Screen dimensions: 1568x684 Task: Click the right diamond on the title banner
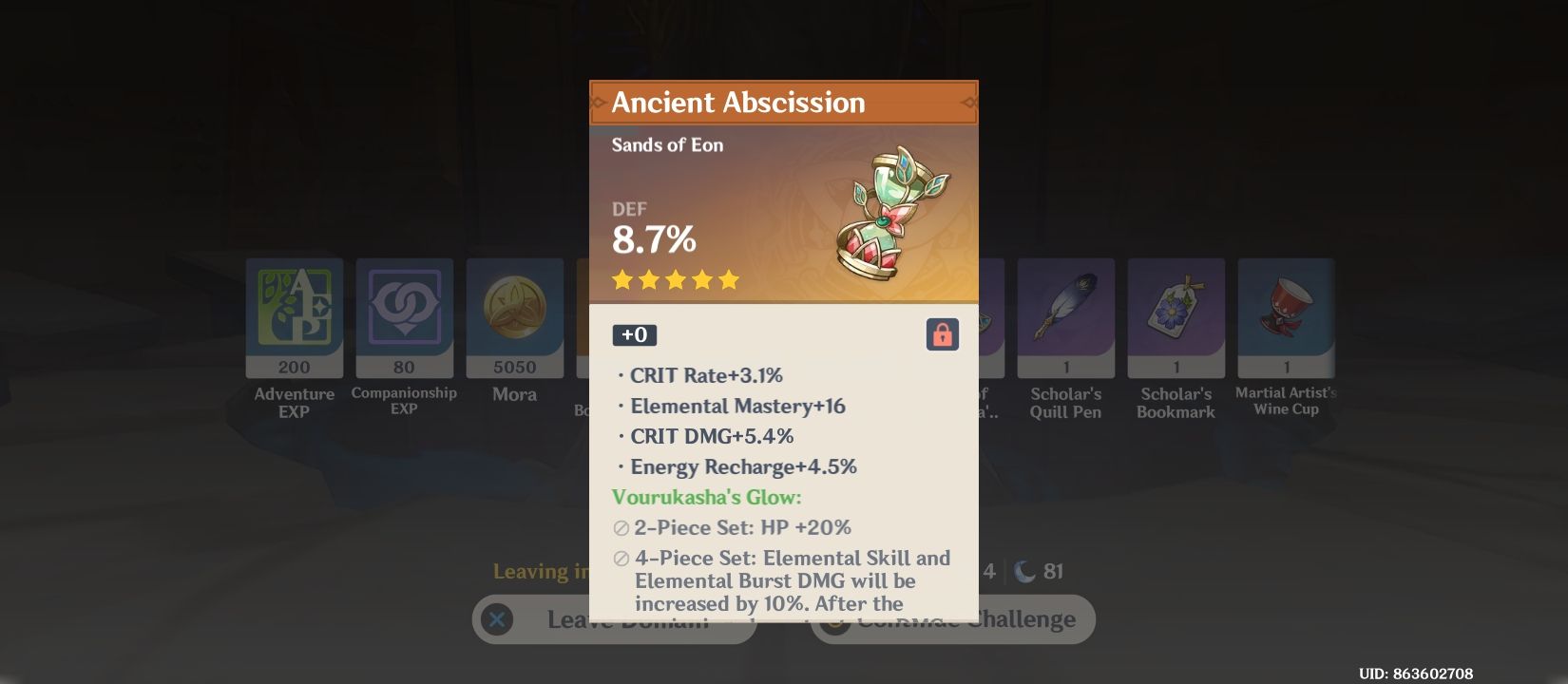(x=970, y=102)
